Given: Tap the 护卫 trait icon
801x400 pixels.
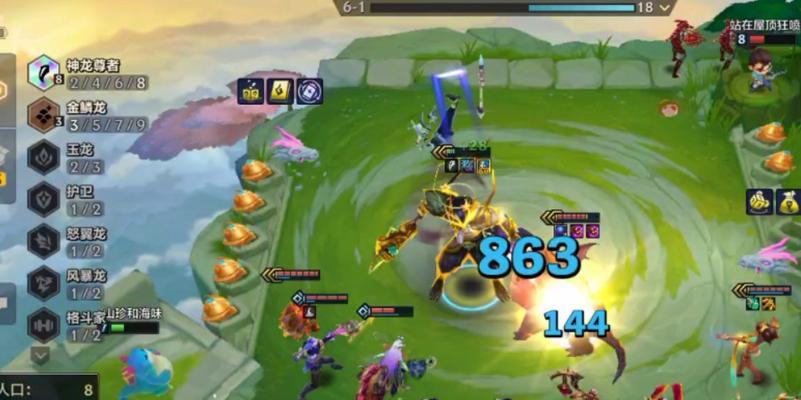Looking at the screenshot, I should (44, 199).
